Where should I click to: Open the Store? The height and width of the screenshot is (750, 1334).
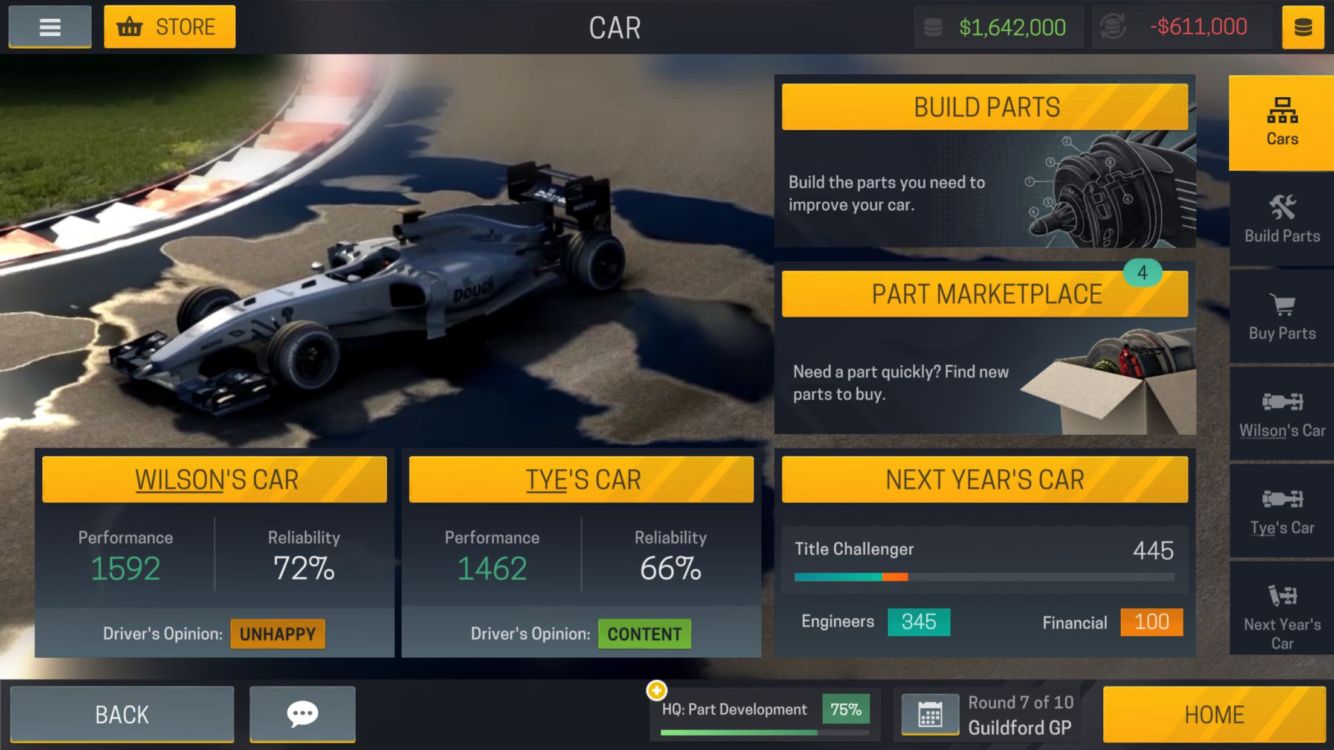pos(170,27)
